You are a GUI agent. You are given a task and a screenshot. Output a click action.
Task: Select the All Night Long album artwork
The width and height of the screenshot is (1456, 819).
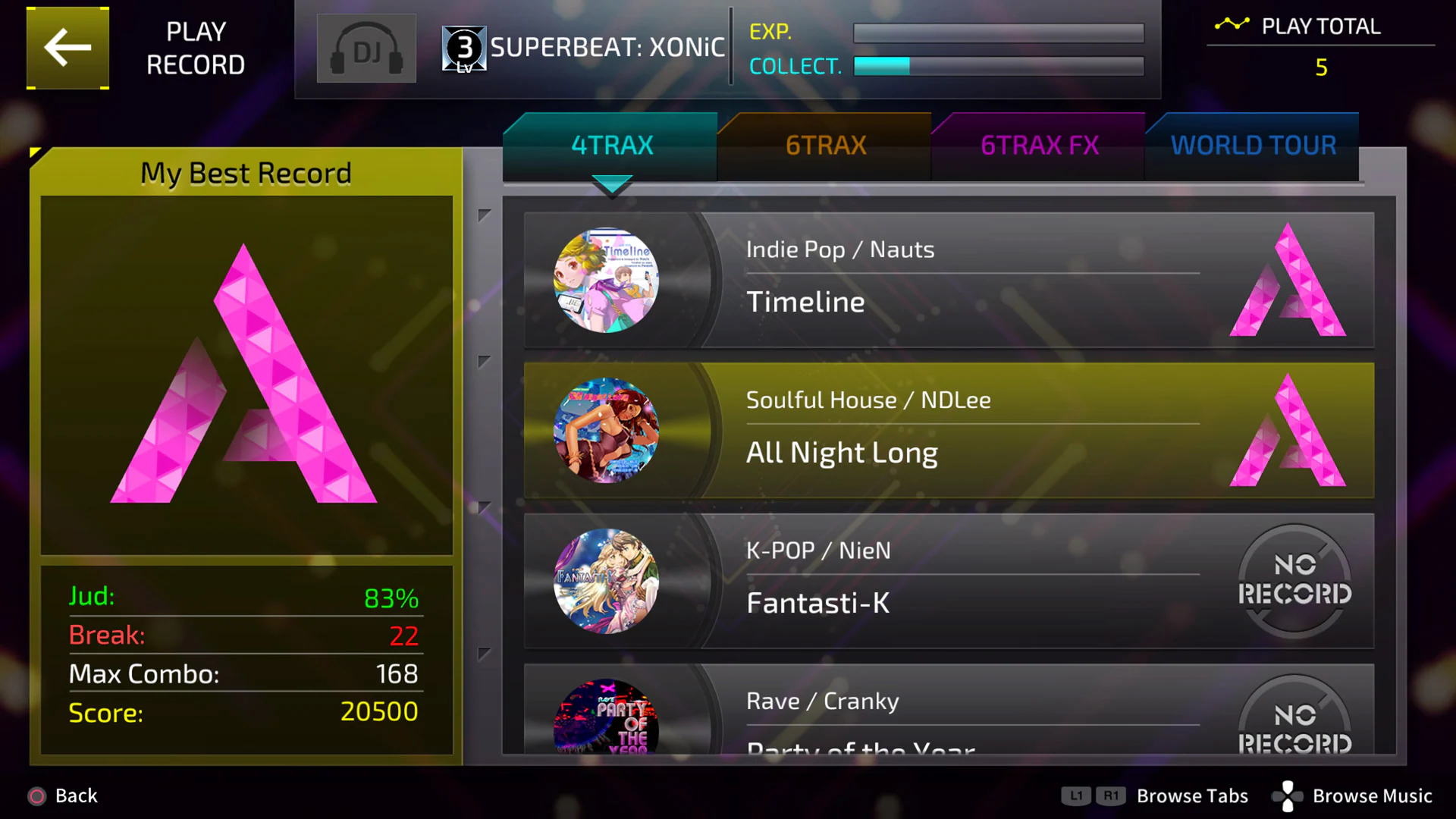pyautogui.click(x=604, y=431)
